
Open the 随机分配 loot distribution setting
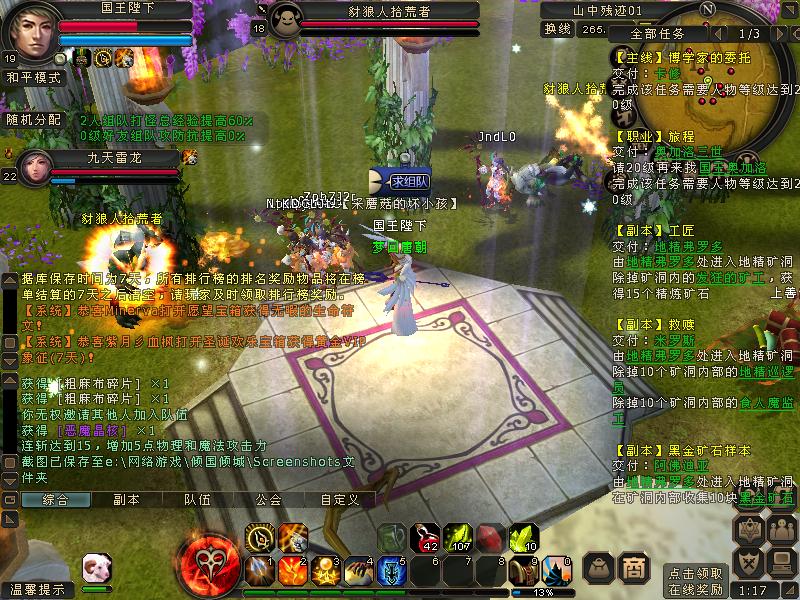coord(36,119)
